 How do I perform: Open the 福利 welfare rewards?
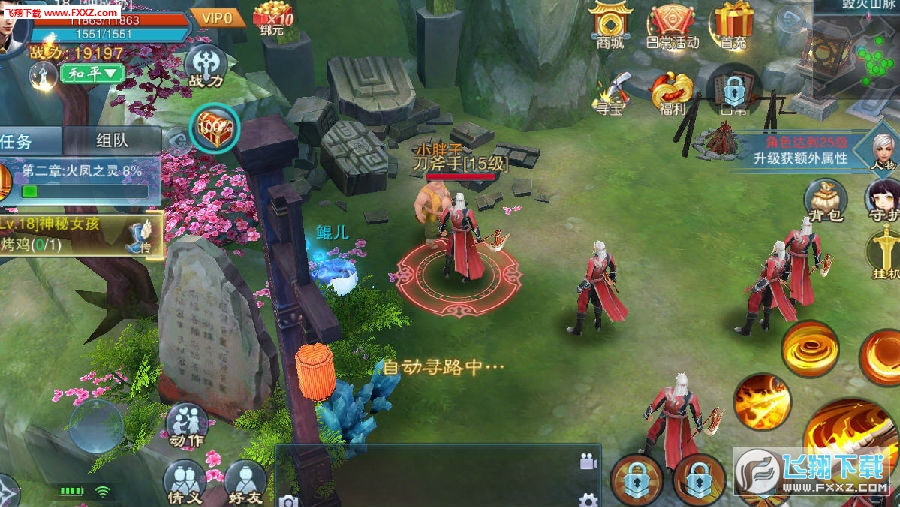[672, 92]
